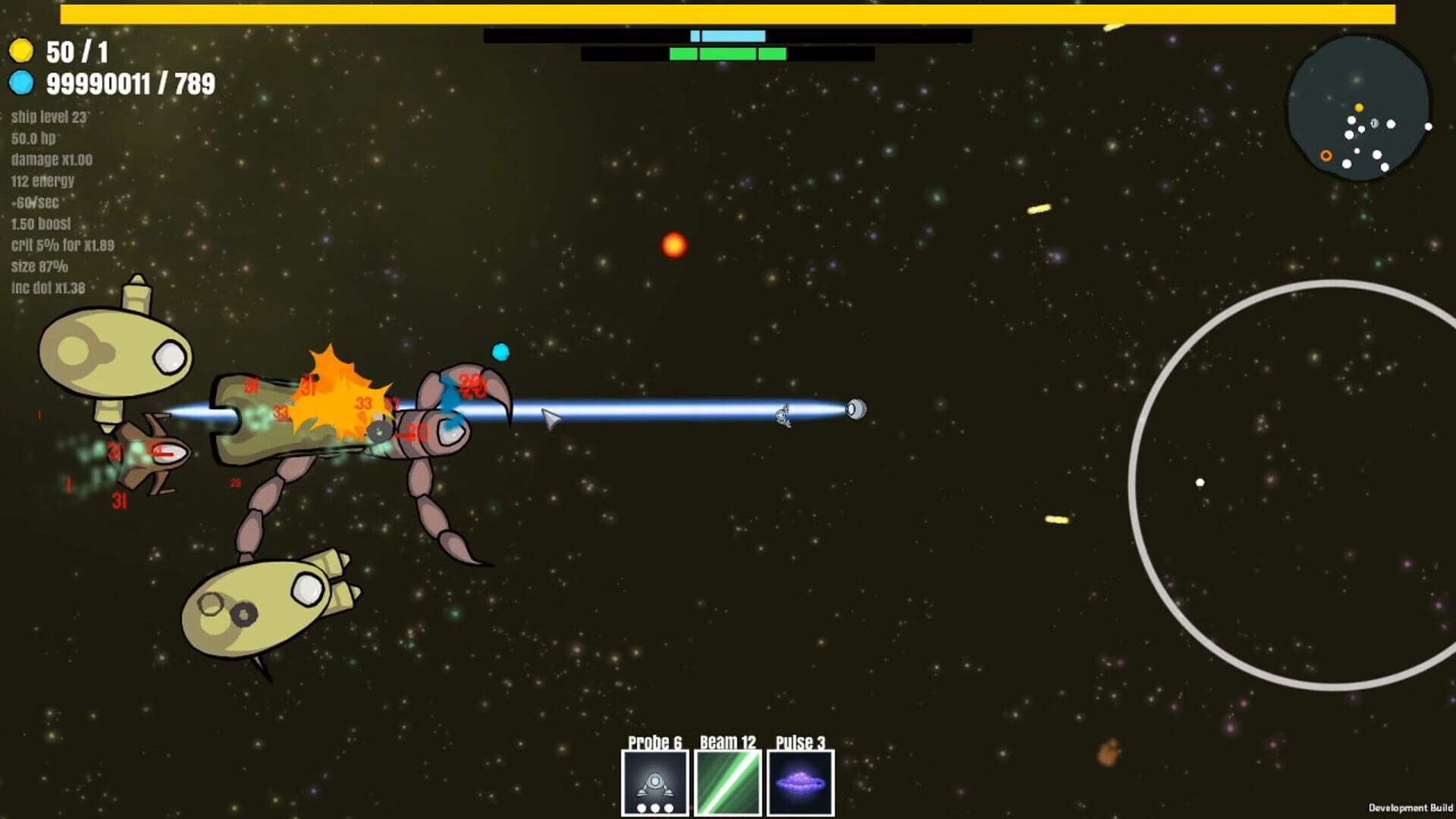Expand the Pulse 3 ability label
The height and width of the screenshot is (819, 1456).
[800, 741]
